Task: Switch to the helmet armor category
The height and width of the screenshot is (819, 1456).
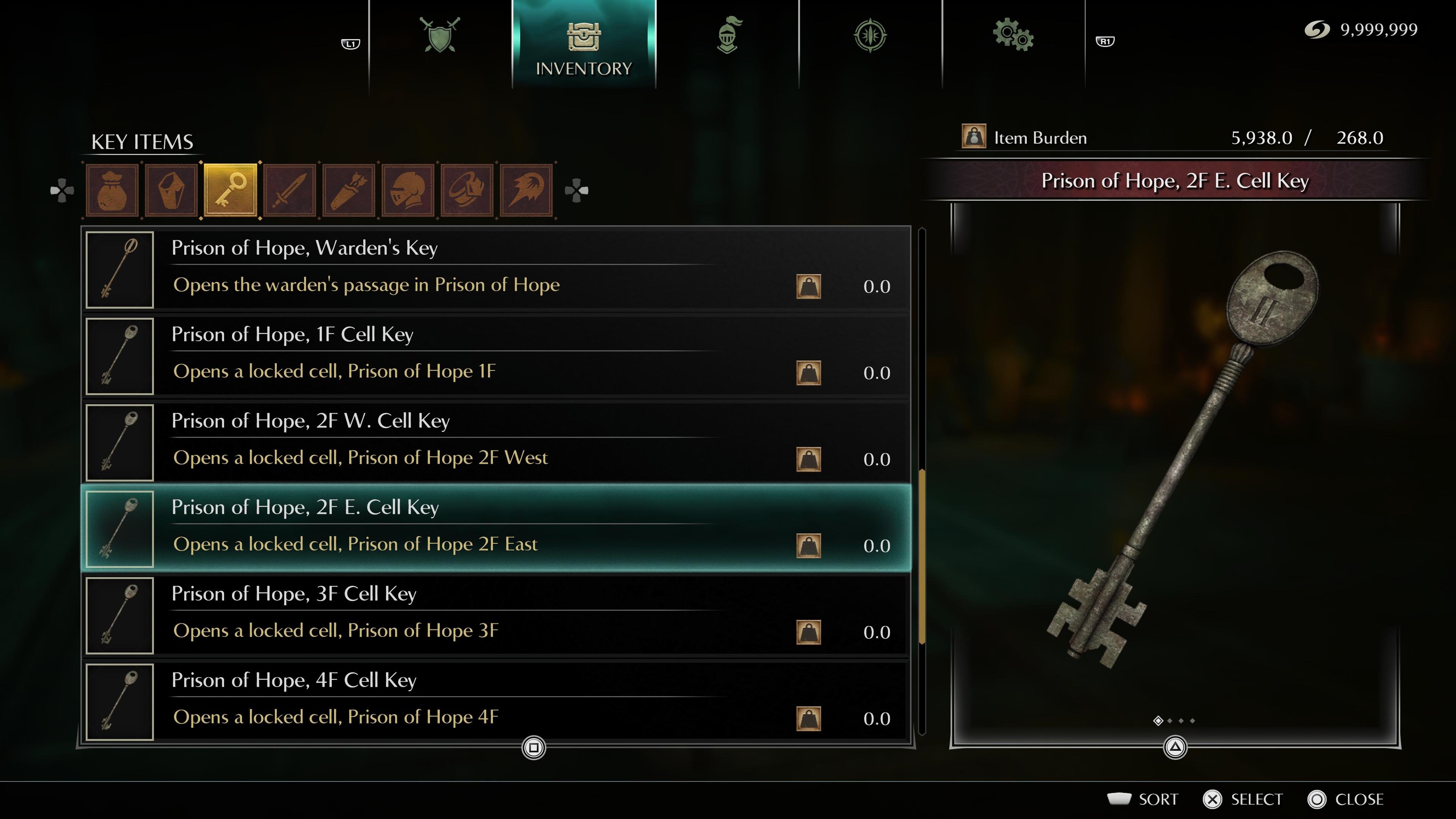Action: pyautogui.click(x=408, y=190)
